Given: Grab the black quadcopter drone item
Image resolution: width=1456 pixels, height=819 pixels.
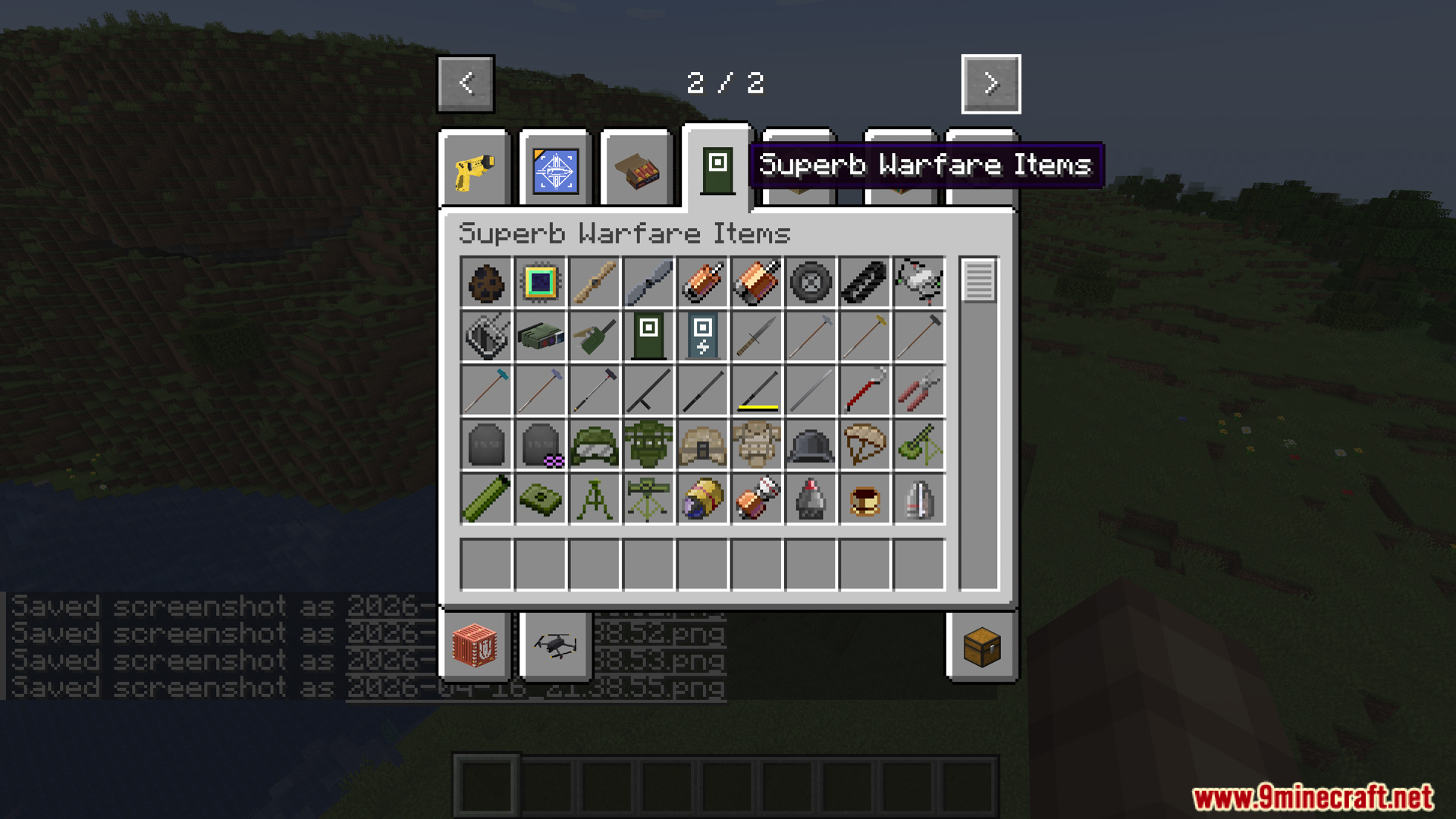Looking at the screenshot, I should (x=554, y=645).
